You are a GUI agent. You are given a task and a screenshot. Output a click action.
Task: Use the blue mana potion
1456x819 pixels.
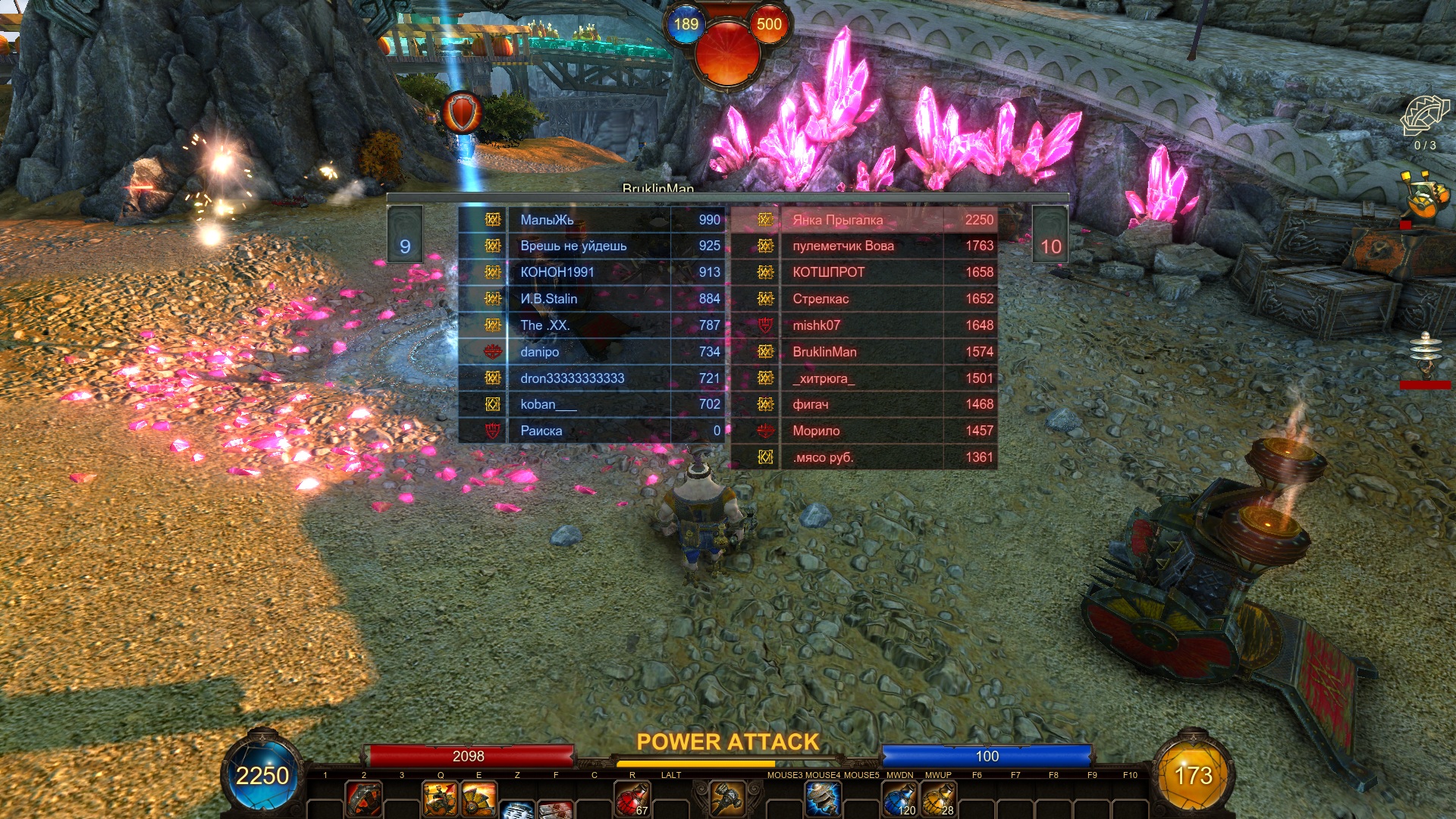point(899,799)
